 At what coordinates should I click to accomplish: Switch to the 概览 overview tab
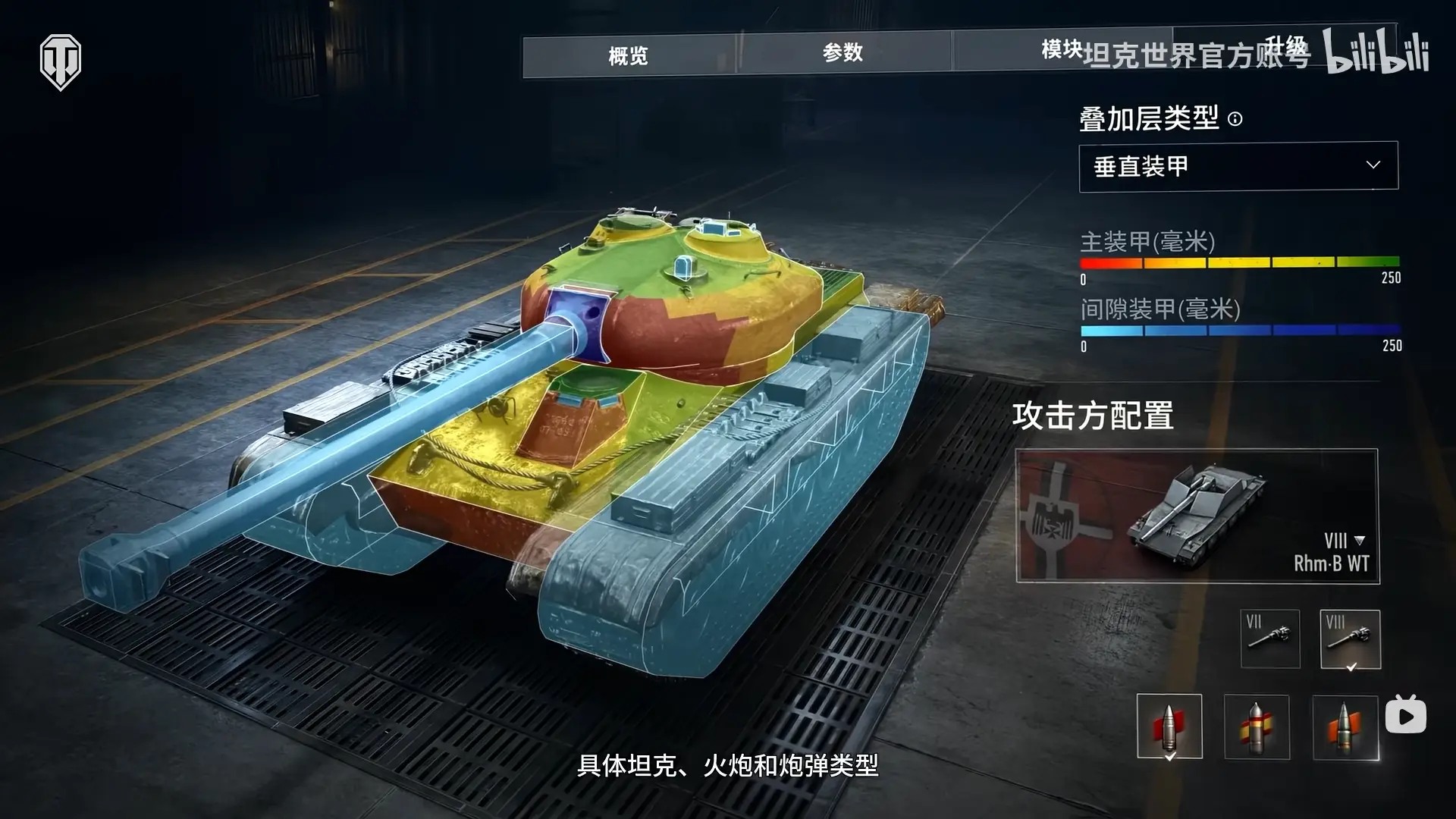point(629,55)
